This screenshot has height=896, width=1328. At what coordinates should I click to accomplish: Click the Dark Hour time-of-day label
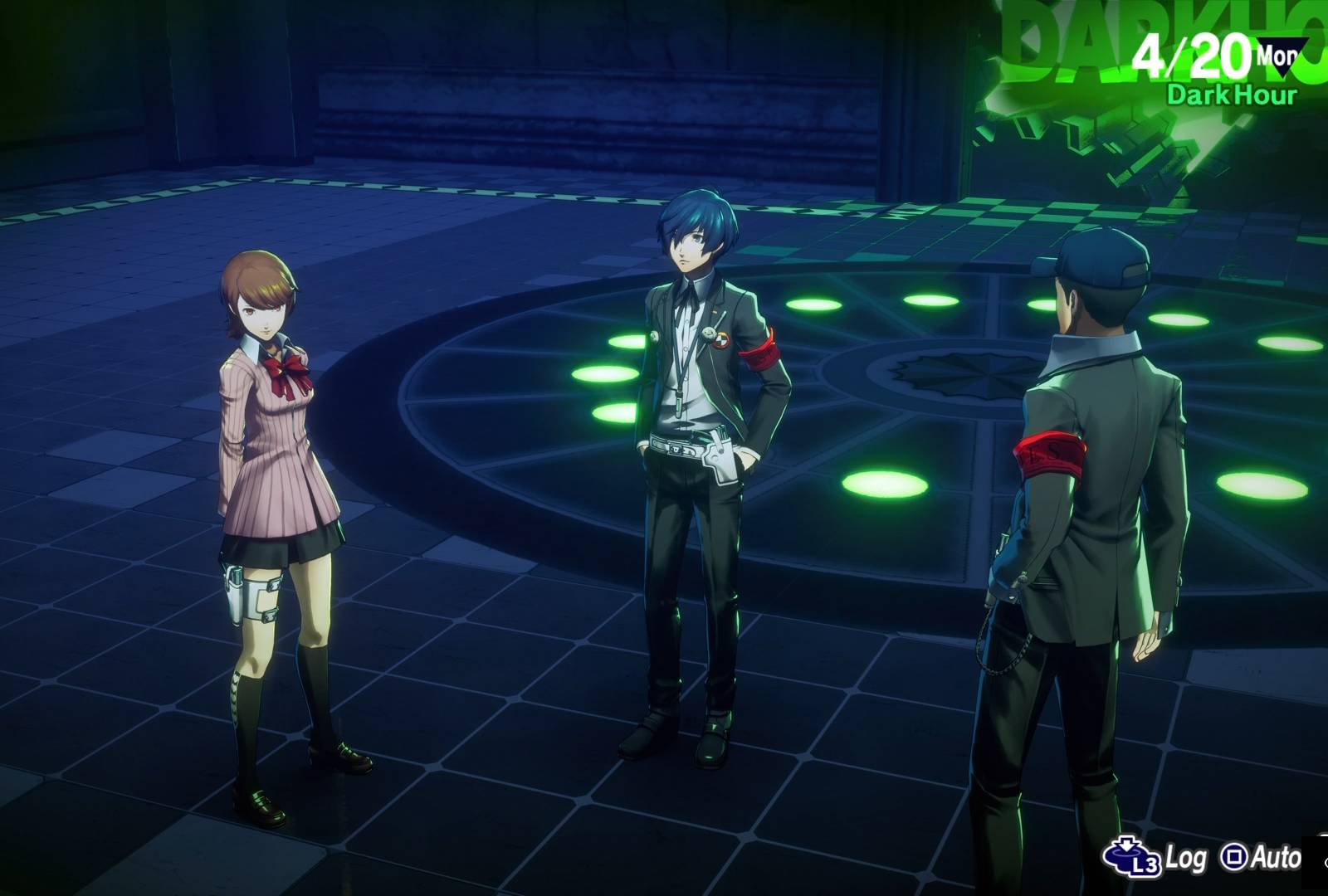[1231, 95]
